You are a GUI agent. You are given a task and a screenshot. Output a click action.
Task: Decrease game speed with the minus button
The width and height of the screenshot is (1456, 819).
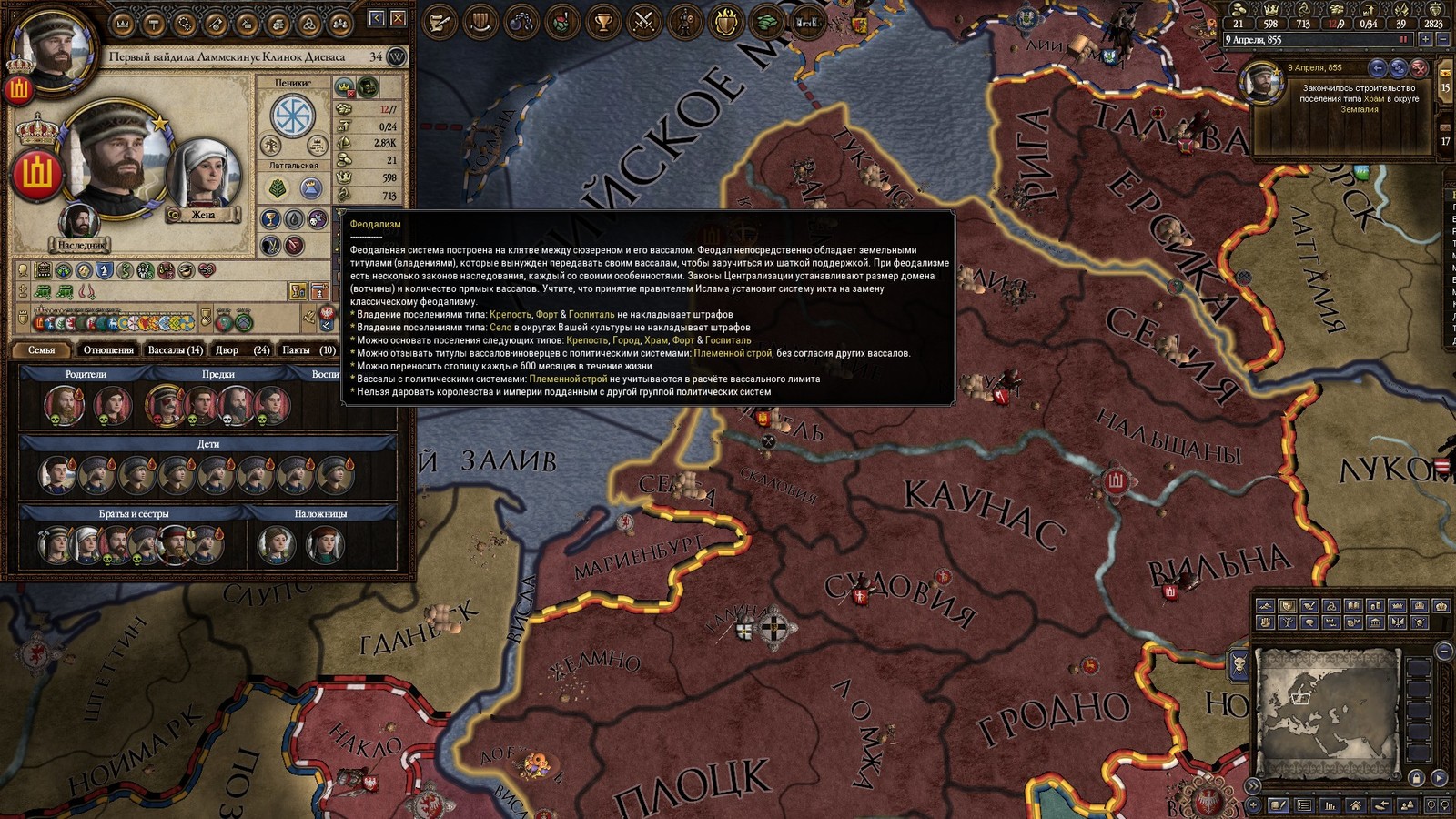click(x=1442, y=40)
